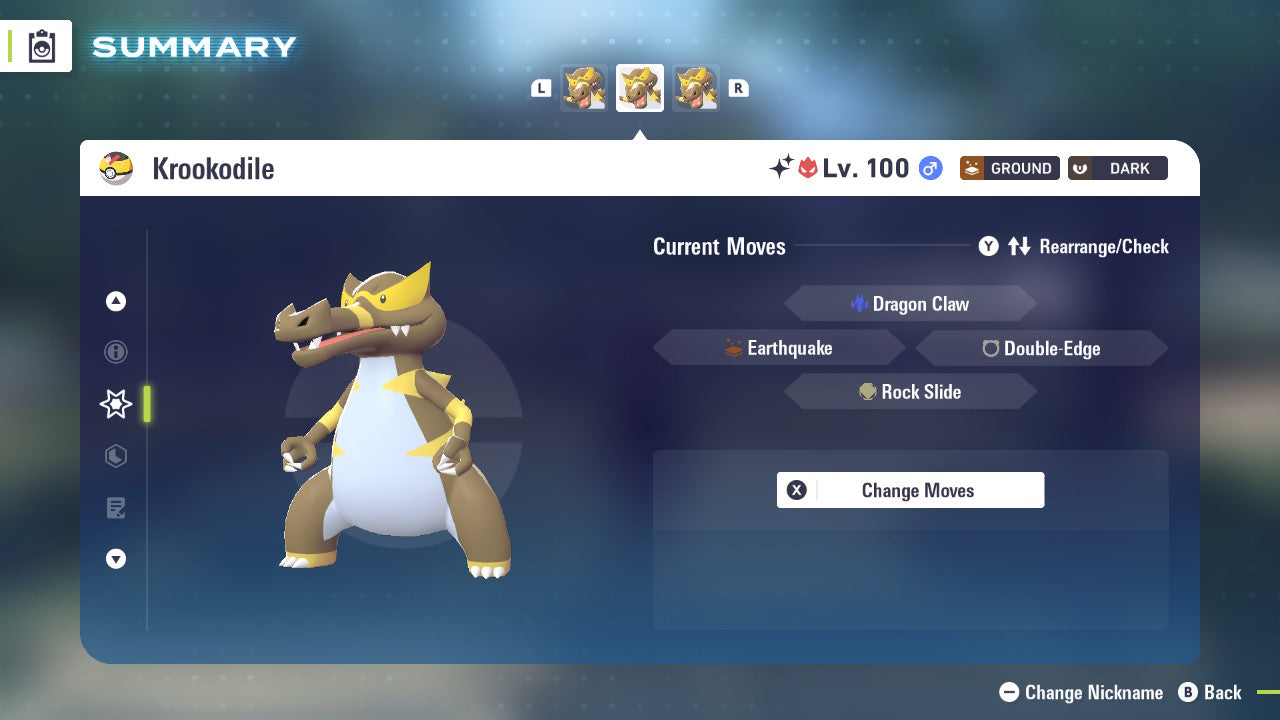Switch to the right Krookodile party tab
Image resolution: width=1280 pixels, height=720 pixels.
click(696, 87)
